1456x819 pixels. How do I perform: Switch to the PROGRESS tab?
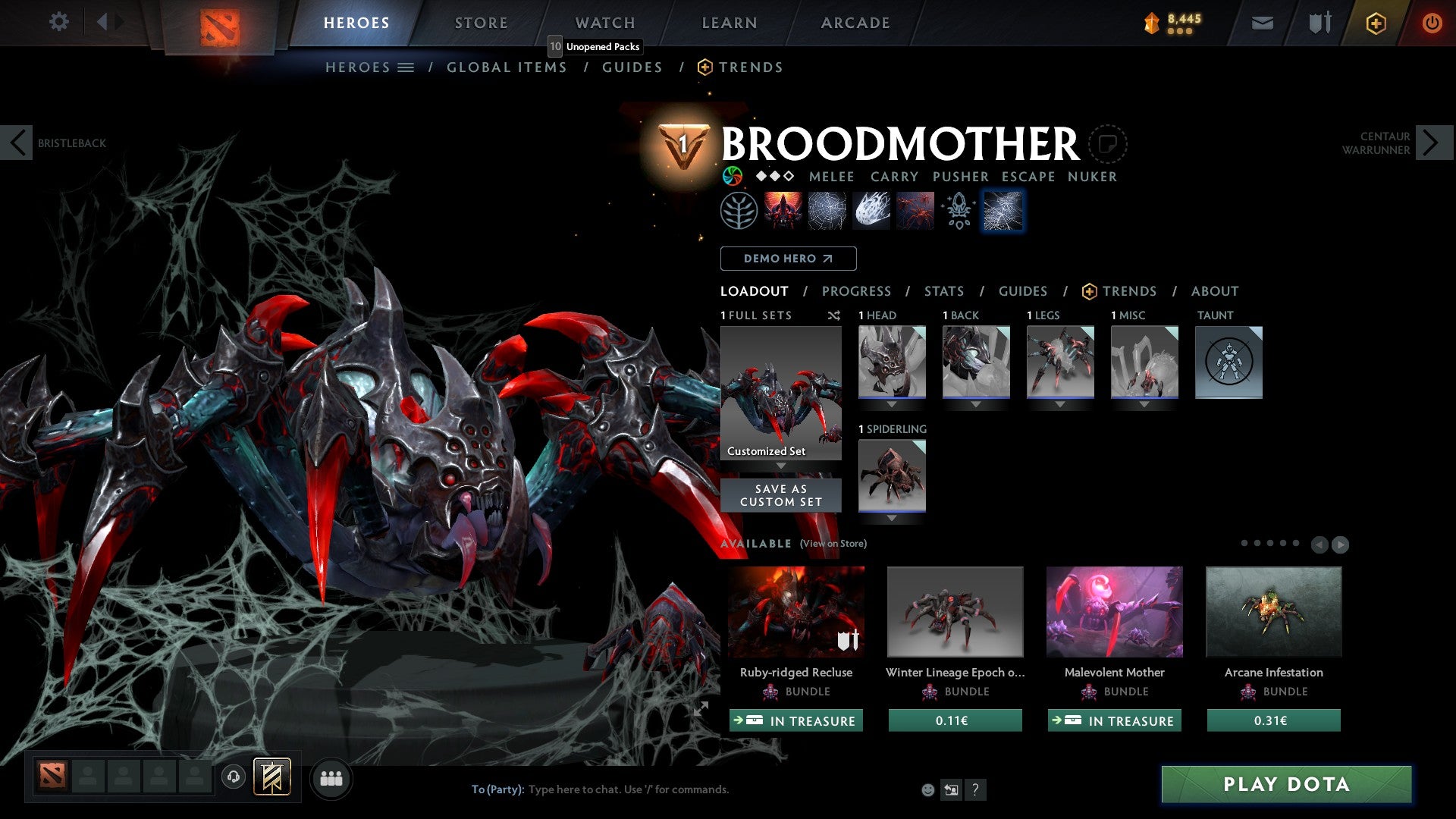point(857,291)
